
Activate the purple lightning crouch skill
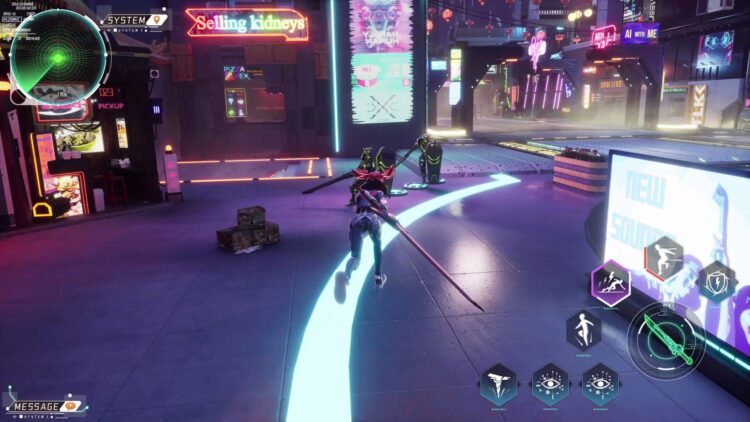click(x=610, y=282)
